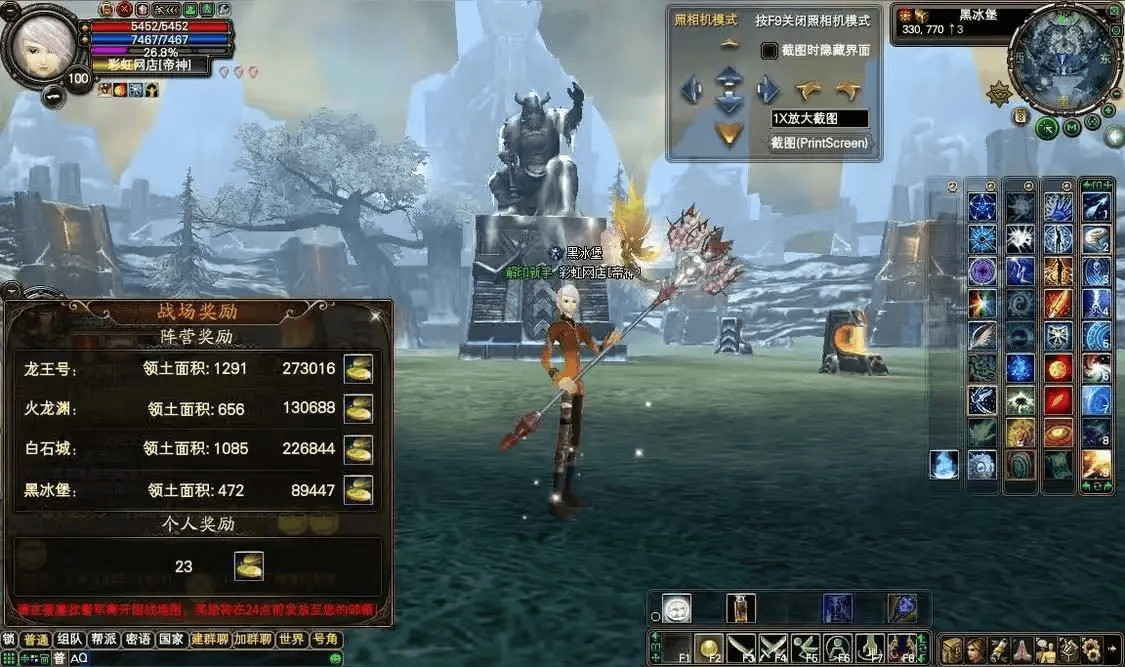
Task: Claim the 火龙渊 faction reward coins
Action: click(x=358, y=408)
